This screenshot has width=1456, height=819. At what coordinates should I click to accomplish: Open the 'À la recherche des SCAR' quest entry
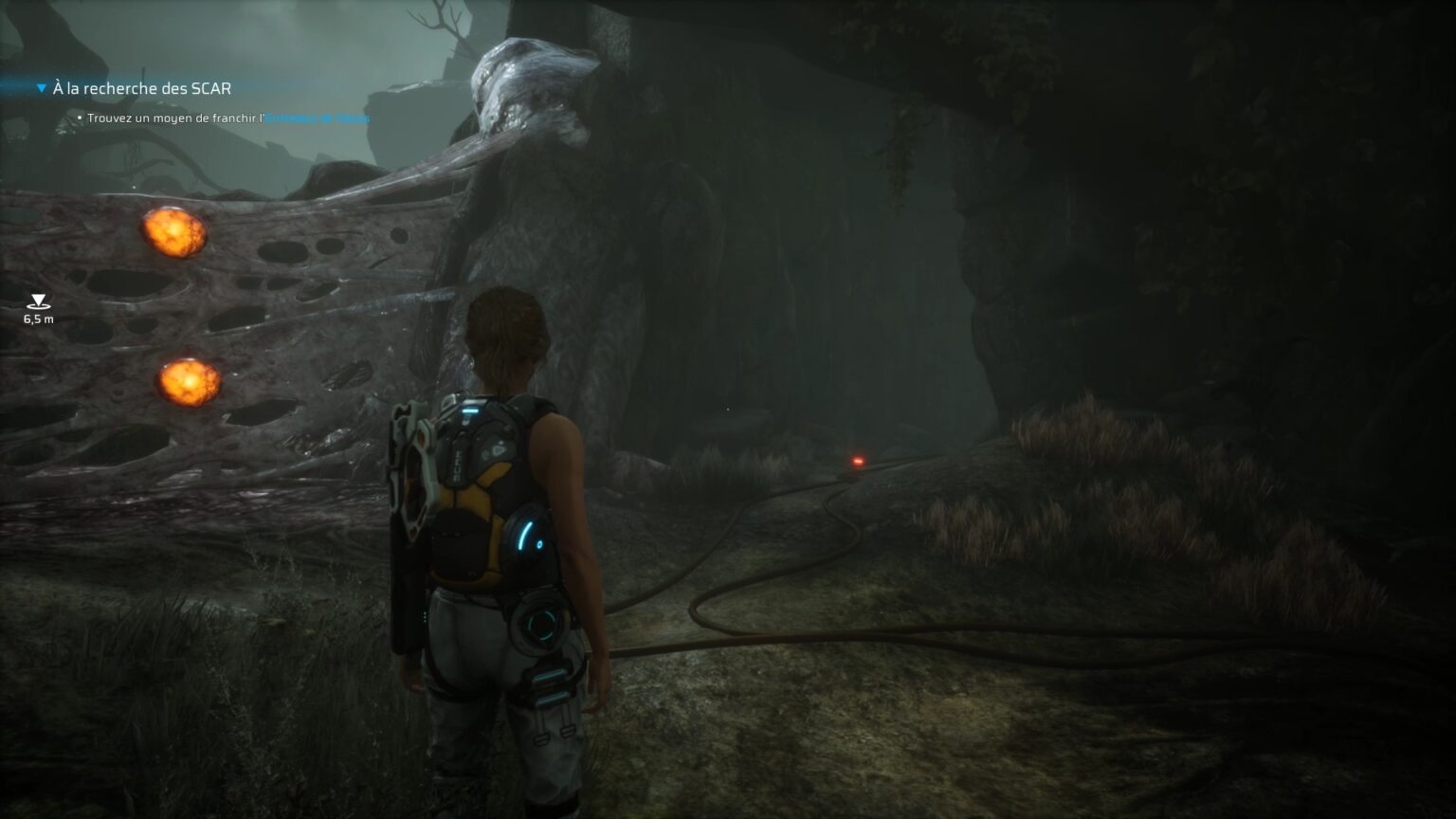[142, 87]
